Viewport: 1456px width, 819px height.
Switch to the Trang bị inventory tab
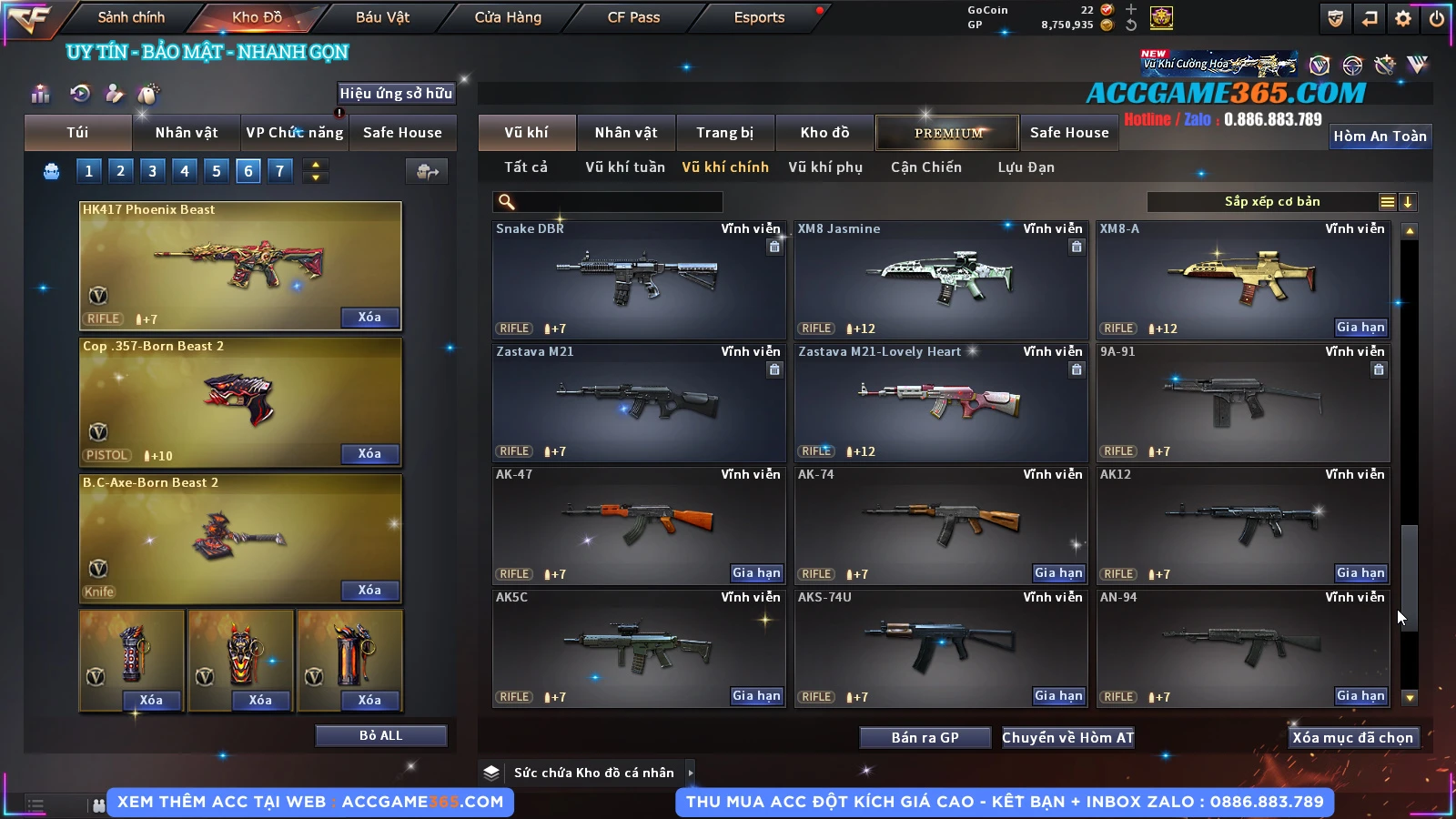724,133
